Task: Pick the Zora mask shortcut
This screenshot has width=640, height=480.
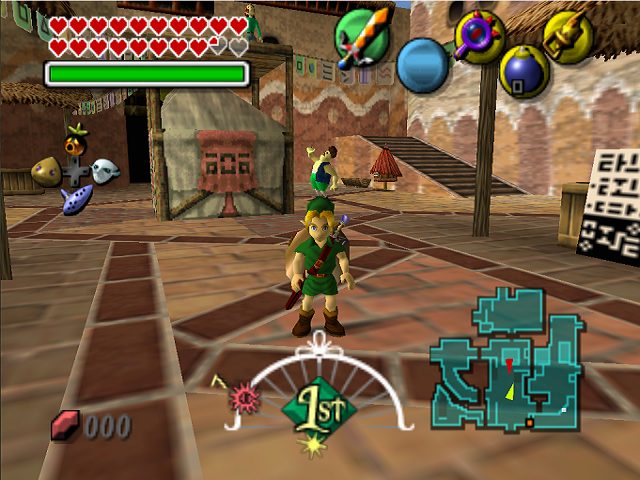Action: [x=104, y=171]
